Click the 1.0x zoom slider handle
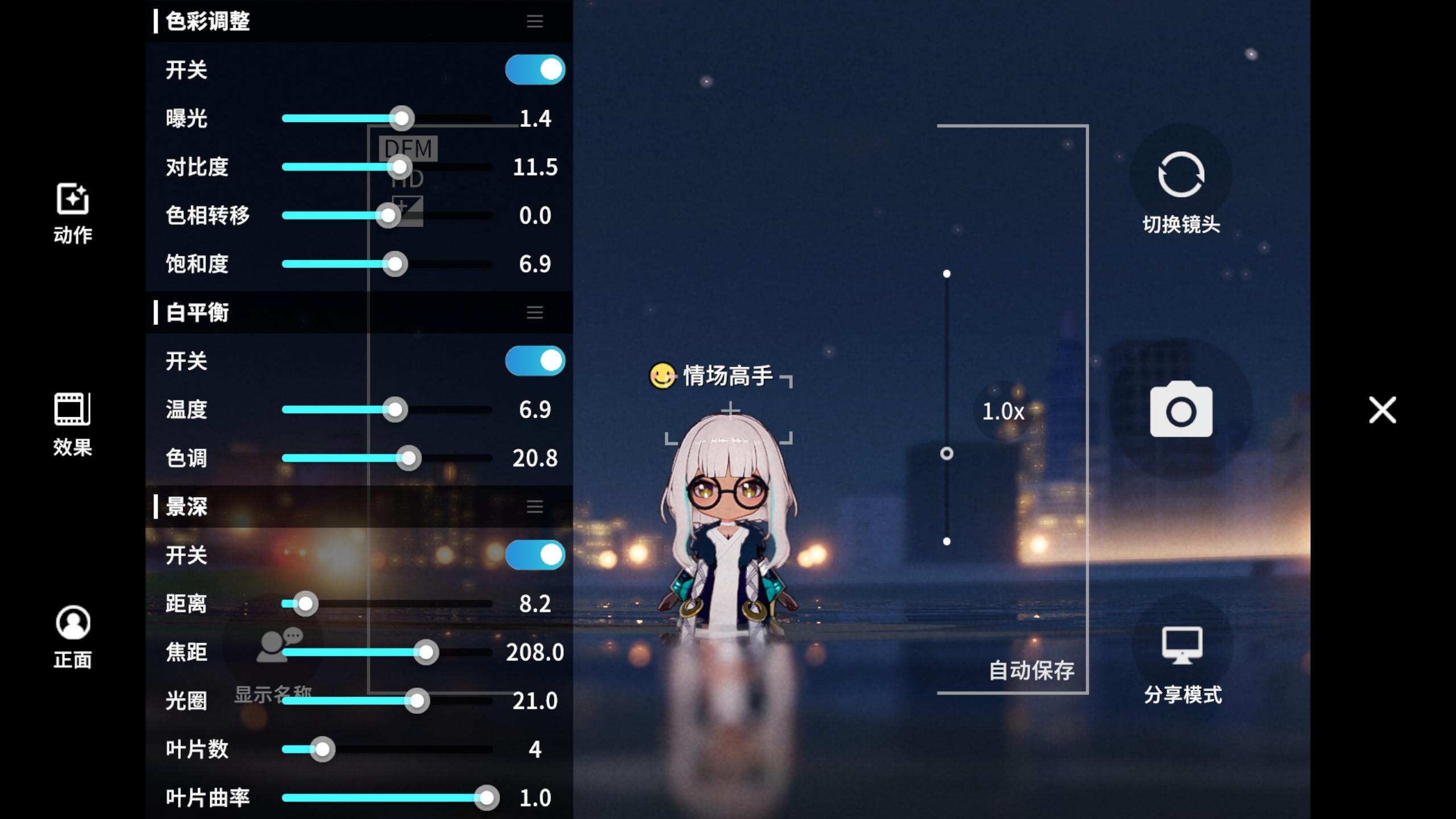 tap(946, 453)
